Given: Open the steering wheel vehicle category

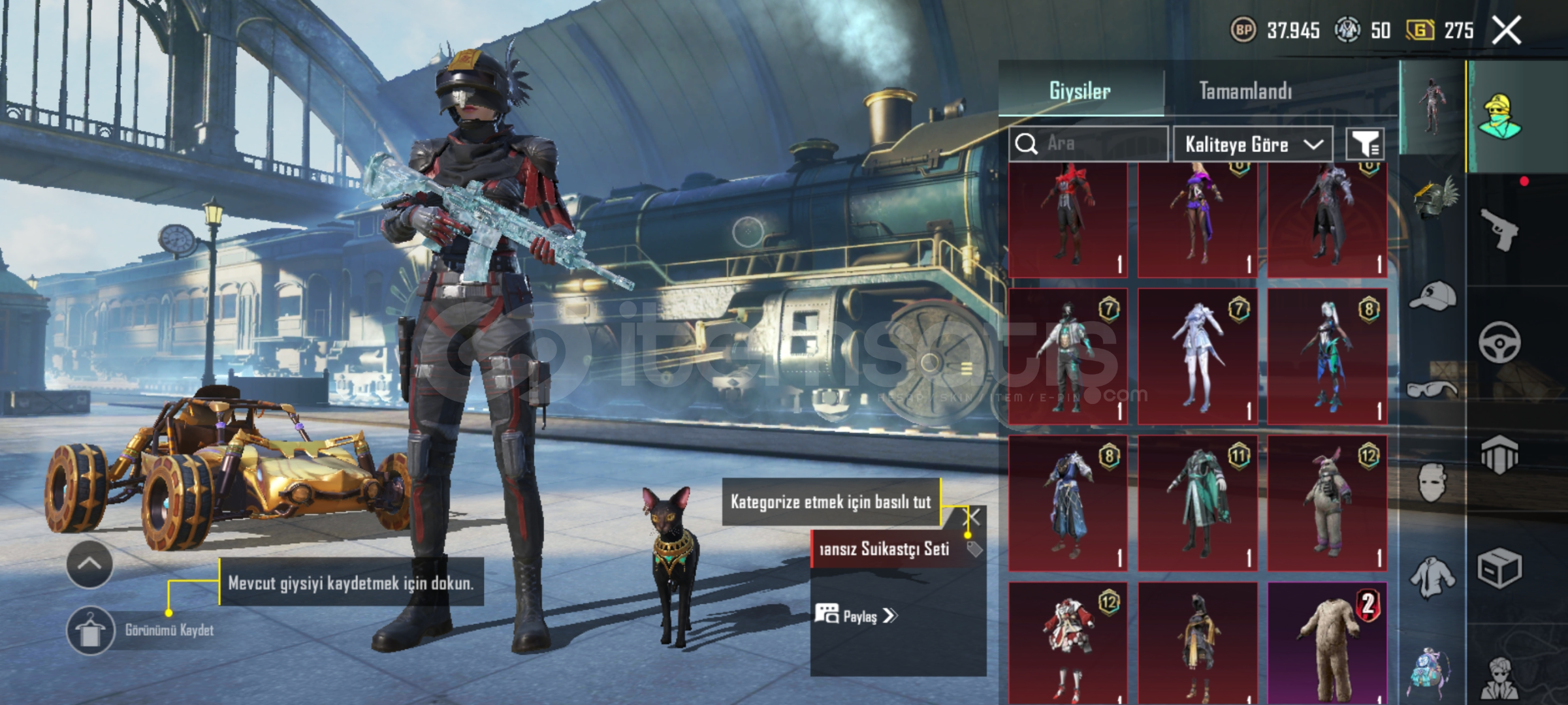Looking at the screenshot, I should pos(1499,342).
